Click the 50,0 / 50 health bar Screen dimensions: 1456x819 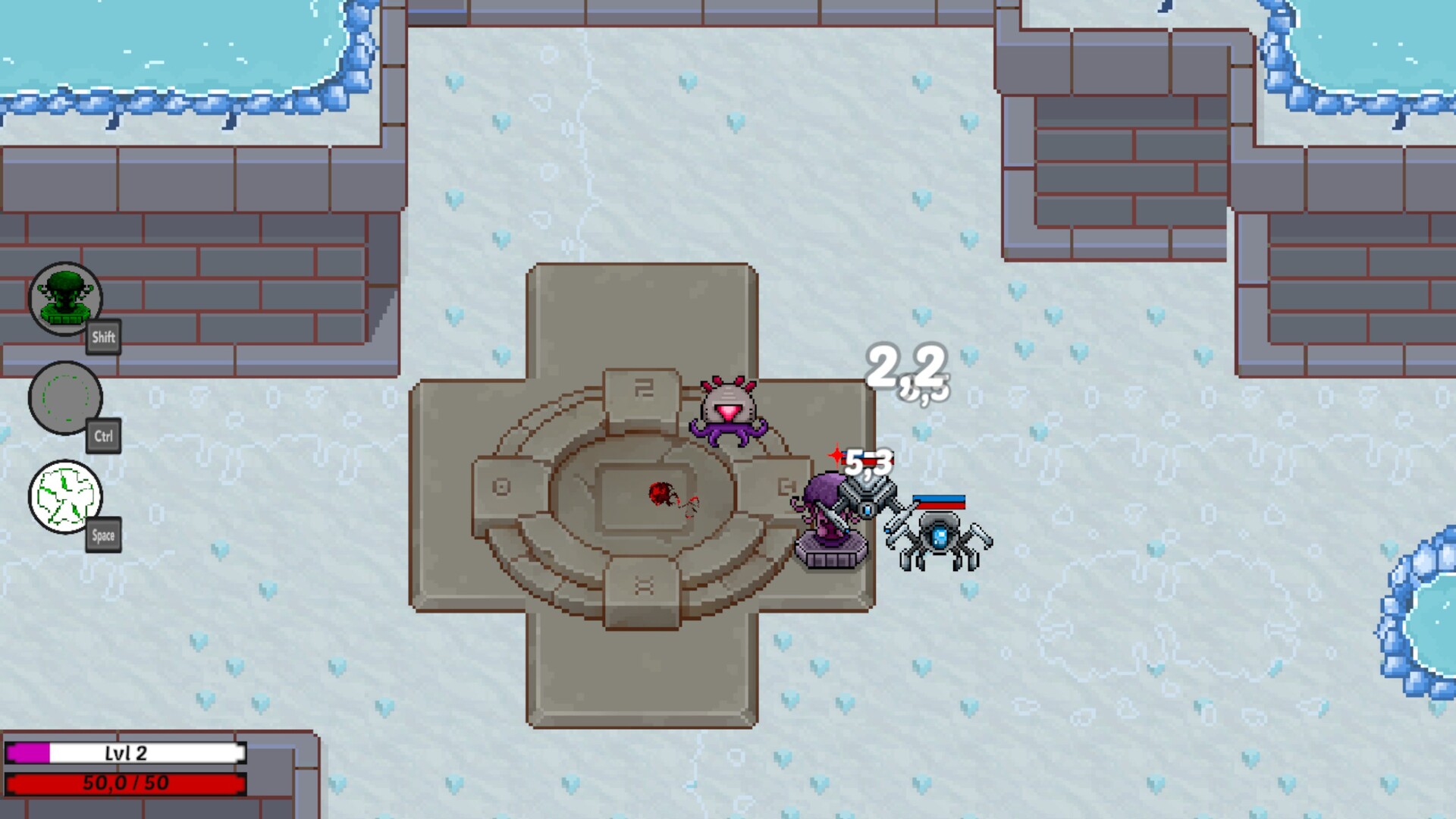125,785
